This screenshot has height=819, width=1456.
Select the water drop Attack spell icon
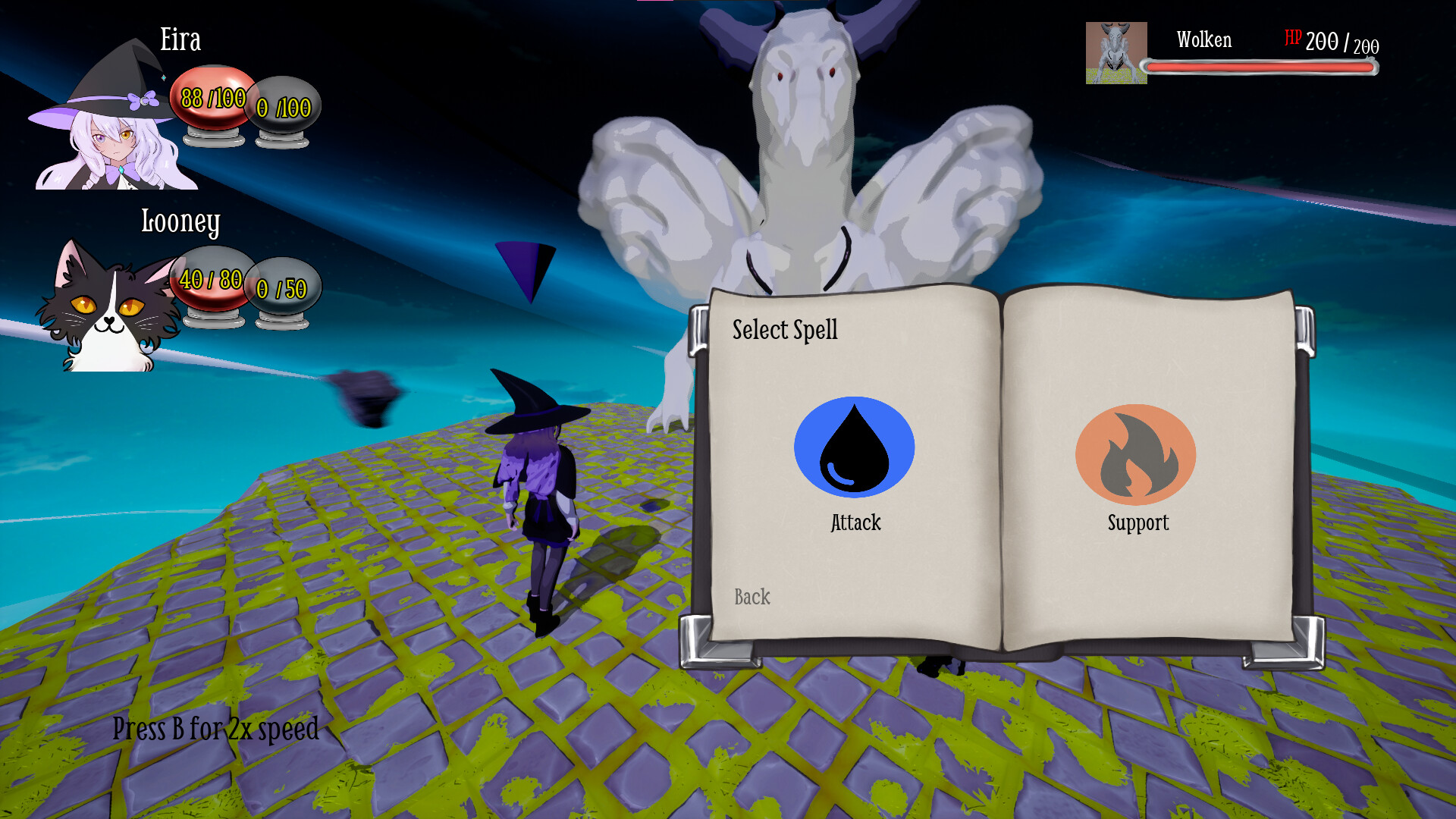pyautogui.click(x=854, y=447)
